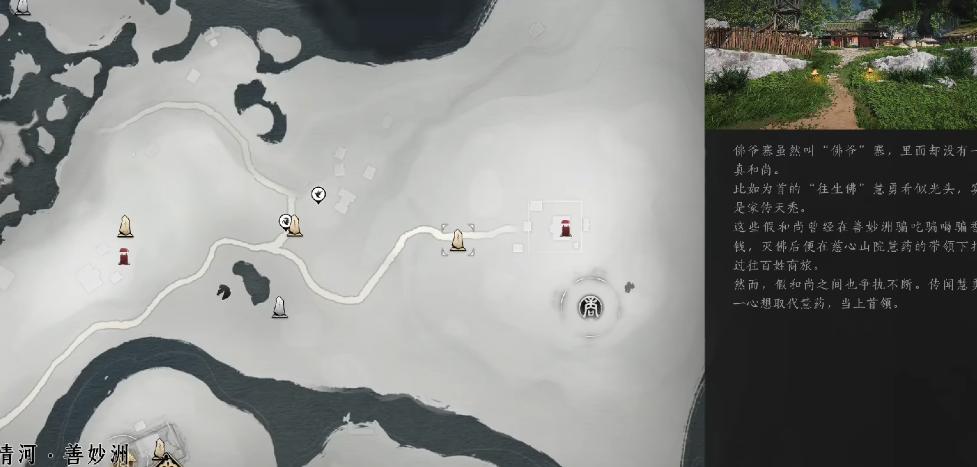Click the red marker inside the square outline
Image resolution: width=977 pixels, height=467 pixels.
[565, 229]
